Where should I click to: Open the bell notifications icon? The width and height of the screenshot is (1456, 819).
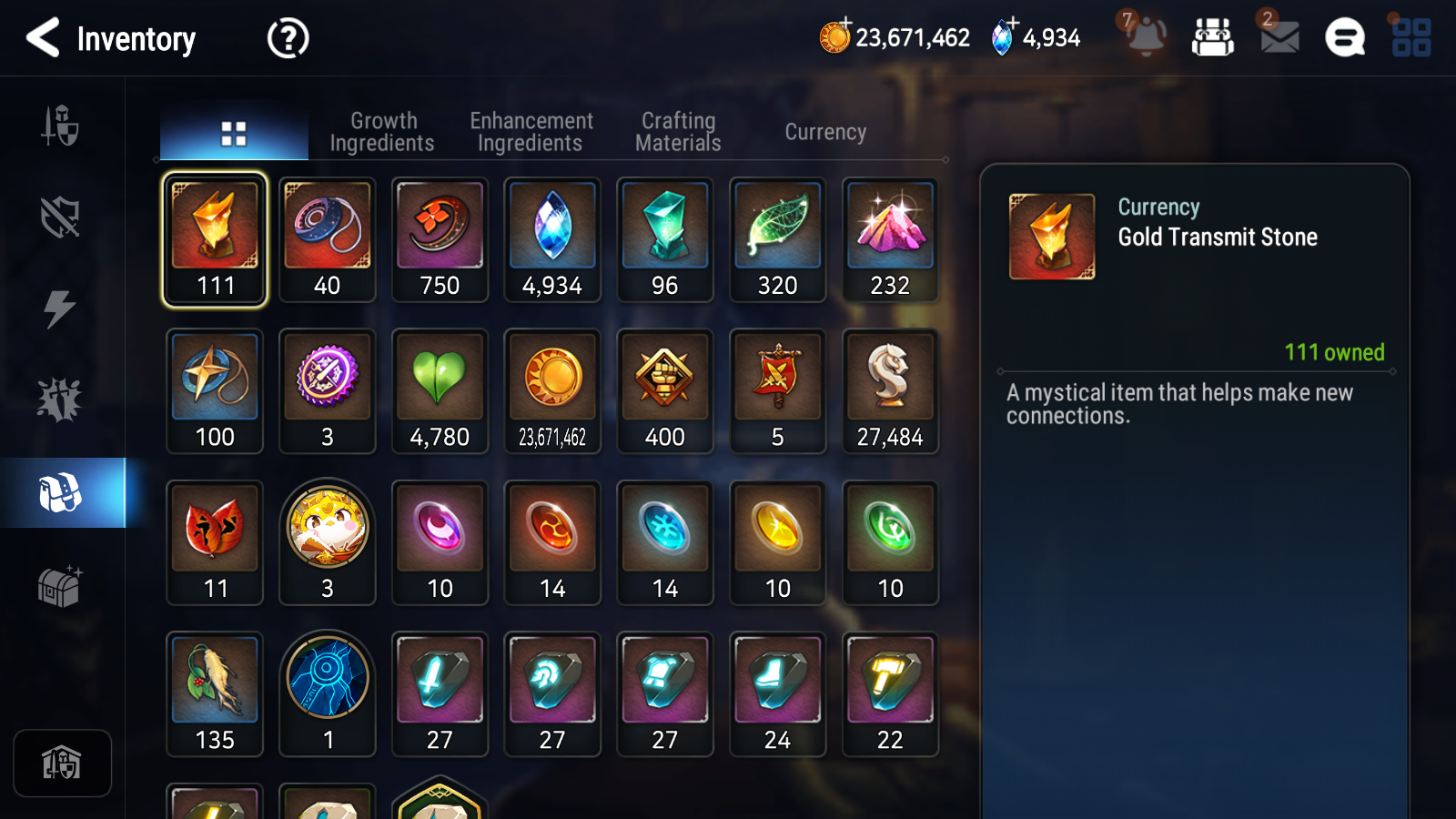[x=1148, y=38]
